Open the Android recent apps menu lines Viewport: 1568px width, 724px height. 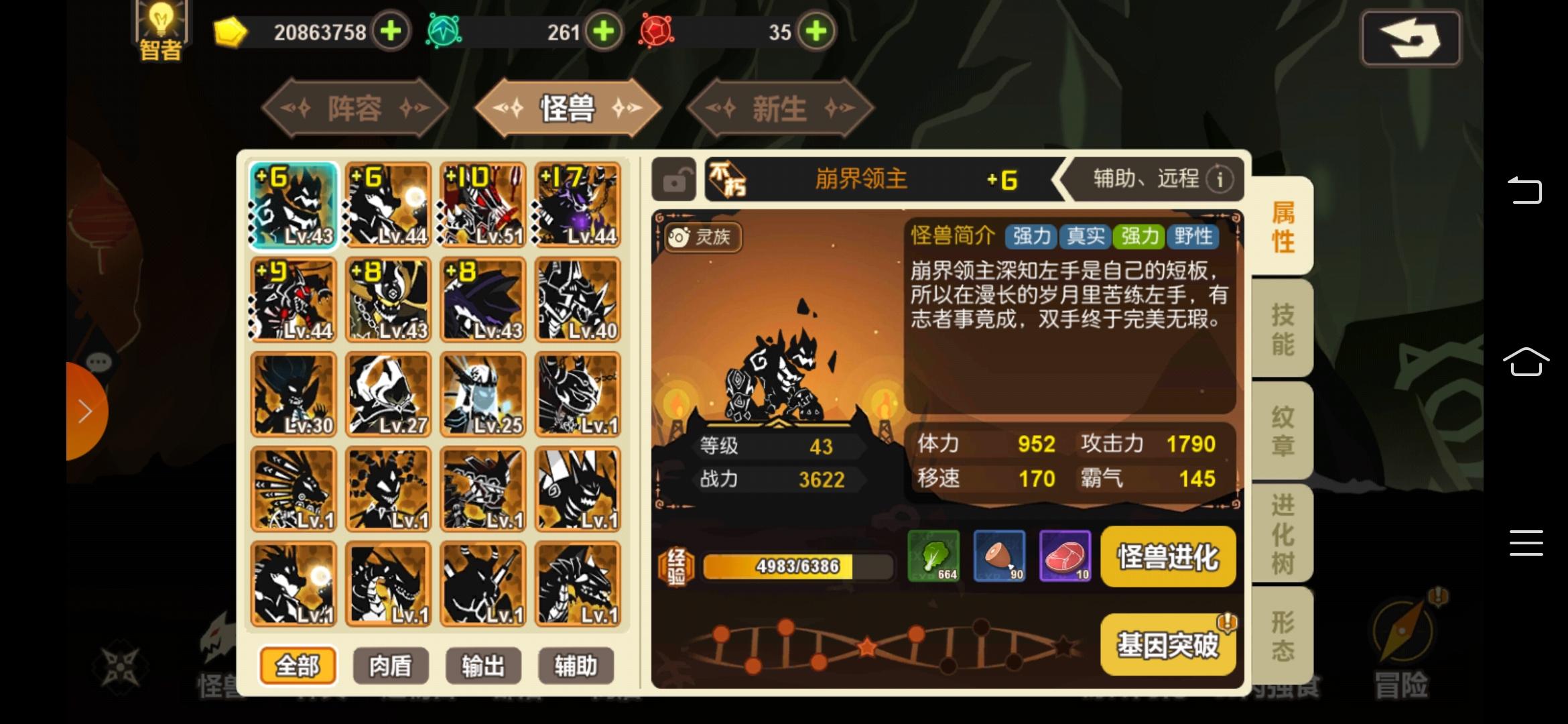click(1526, 543)
